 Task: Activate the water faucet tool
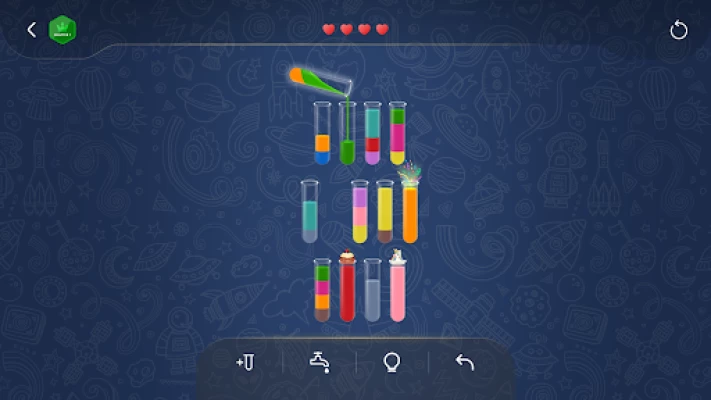pyautogui.click(x=319, y=362)
